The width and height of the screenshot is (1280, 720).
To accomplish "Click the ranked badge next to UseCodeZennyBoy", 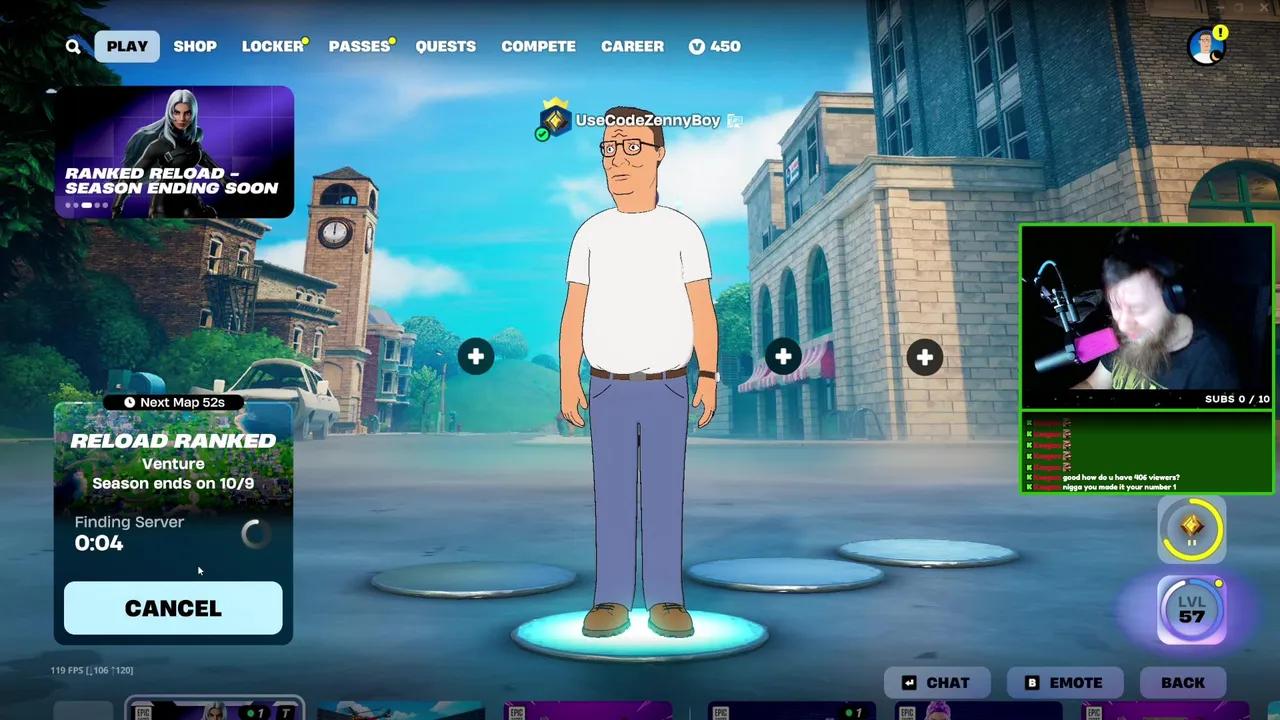I will pyautogui.click(x=554, y=120).
